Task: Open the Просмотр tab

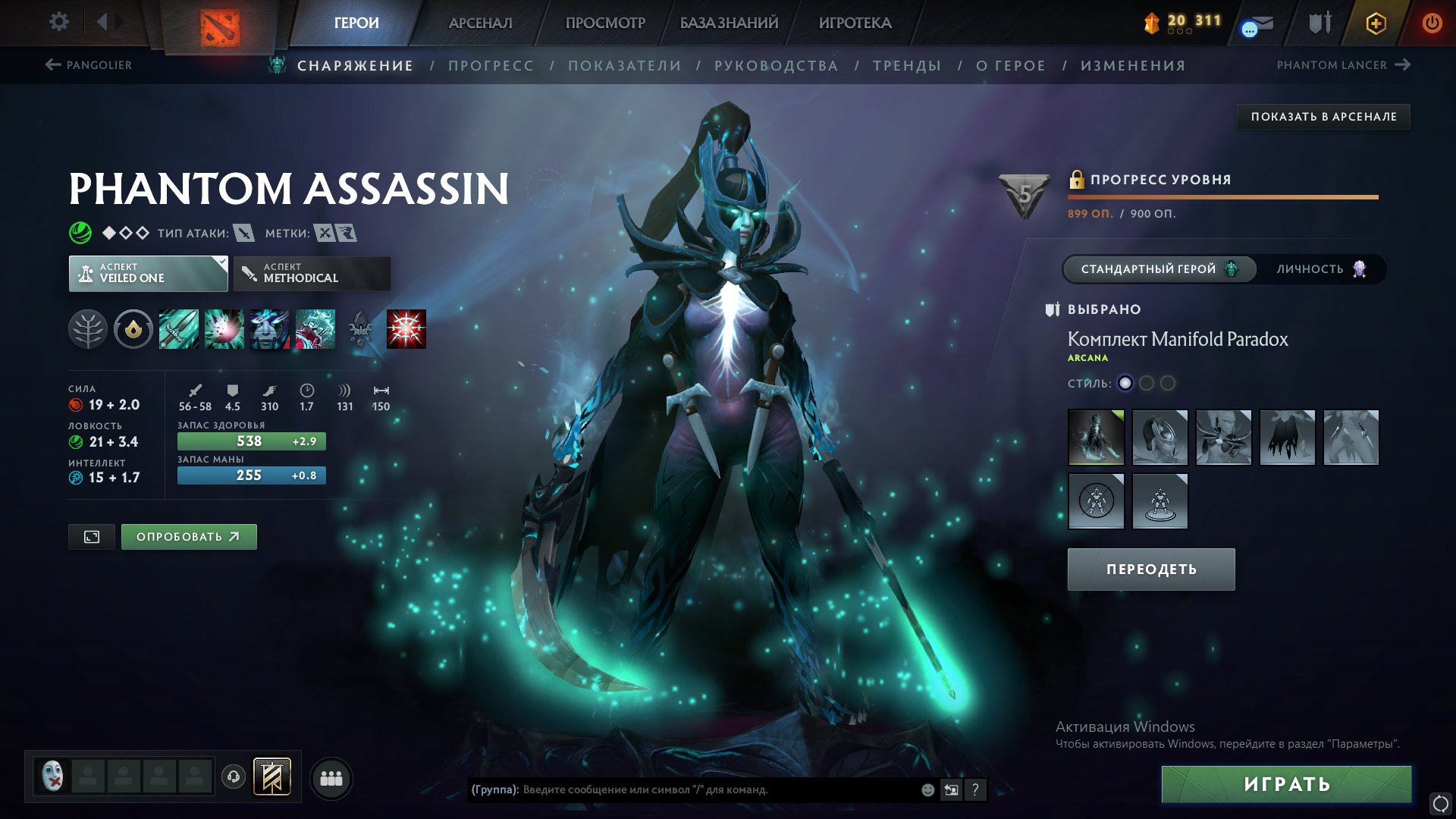Action: [x=605, y=23]
